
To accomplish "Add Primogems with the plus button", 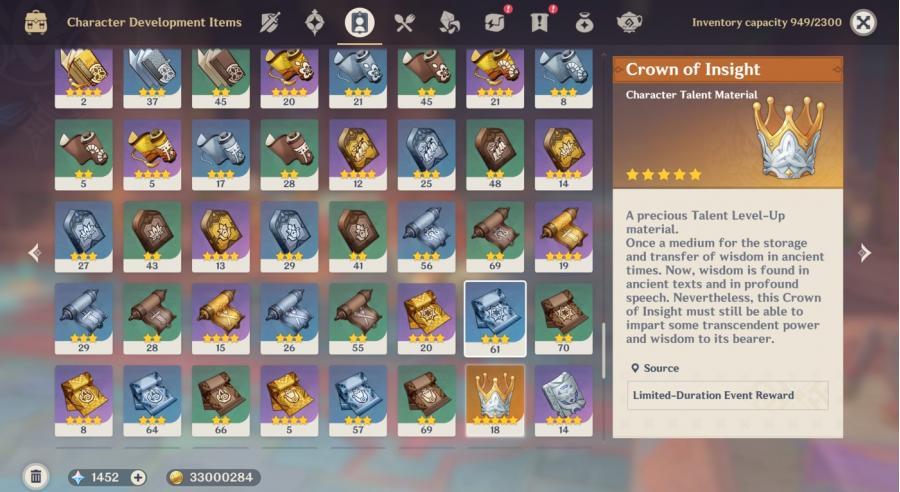I will 138,477.
